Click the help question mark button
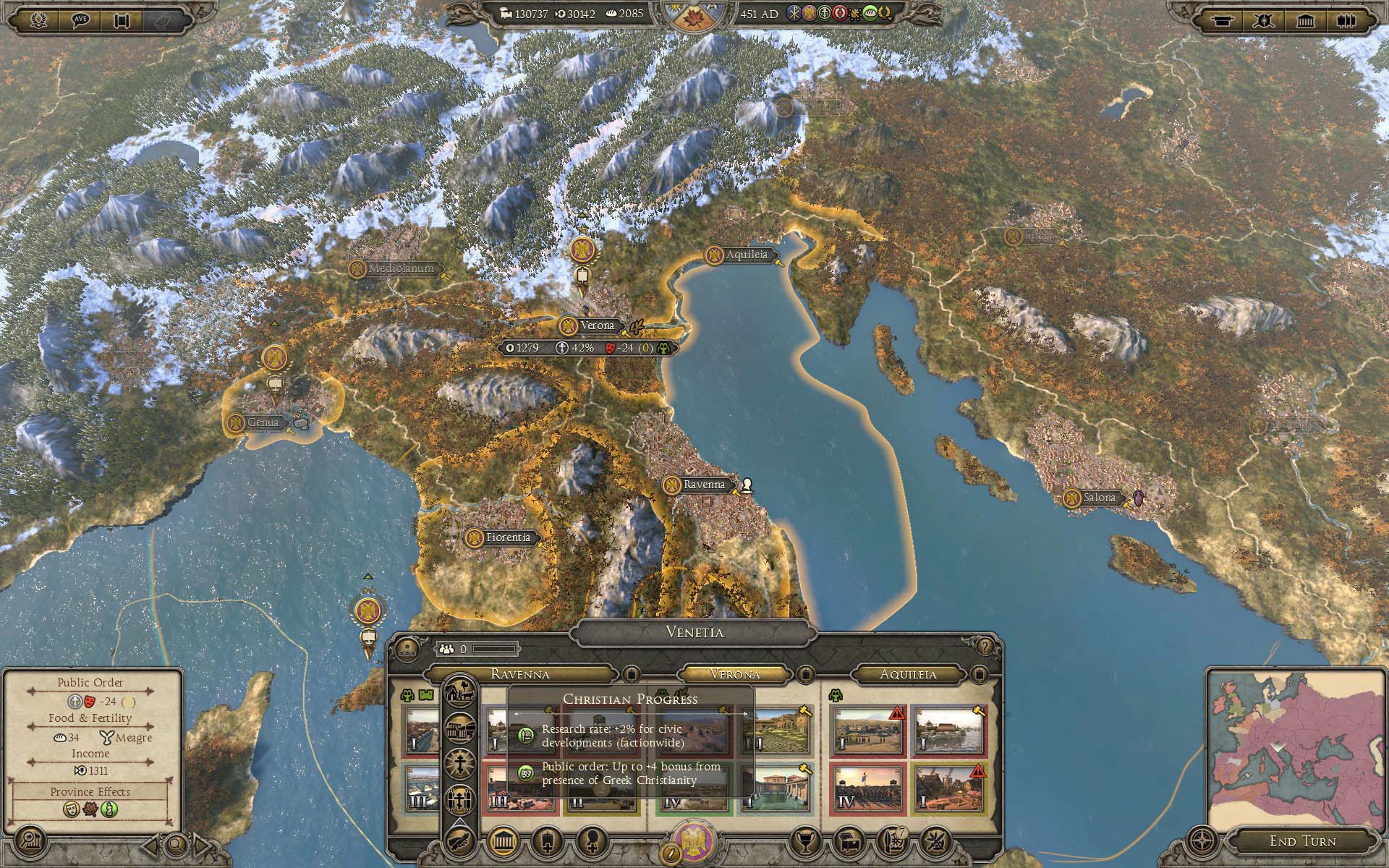Viewport: 1389px width, 868px height. [984, 647]
